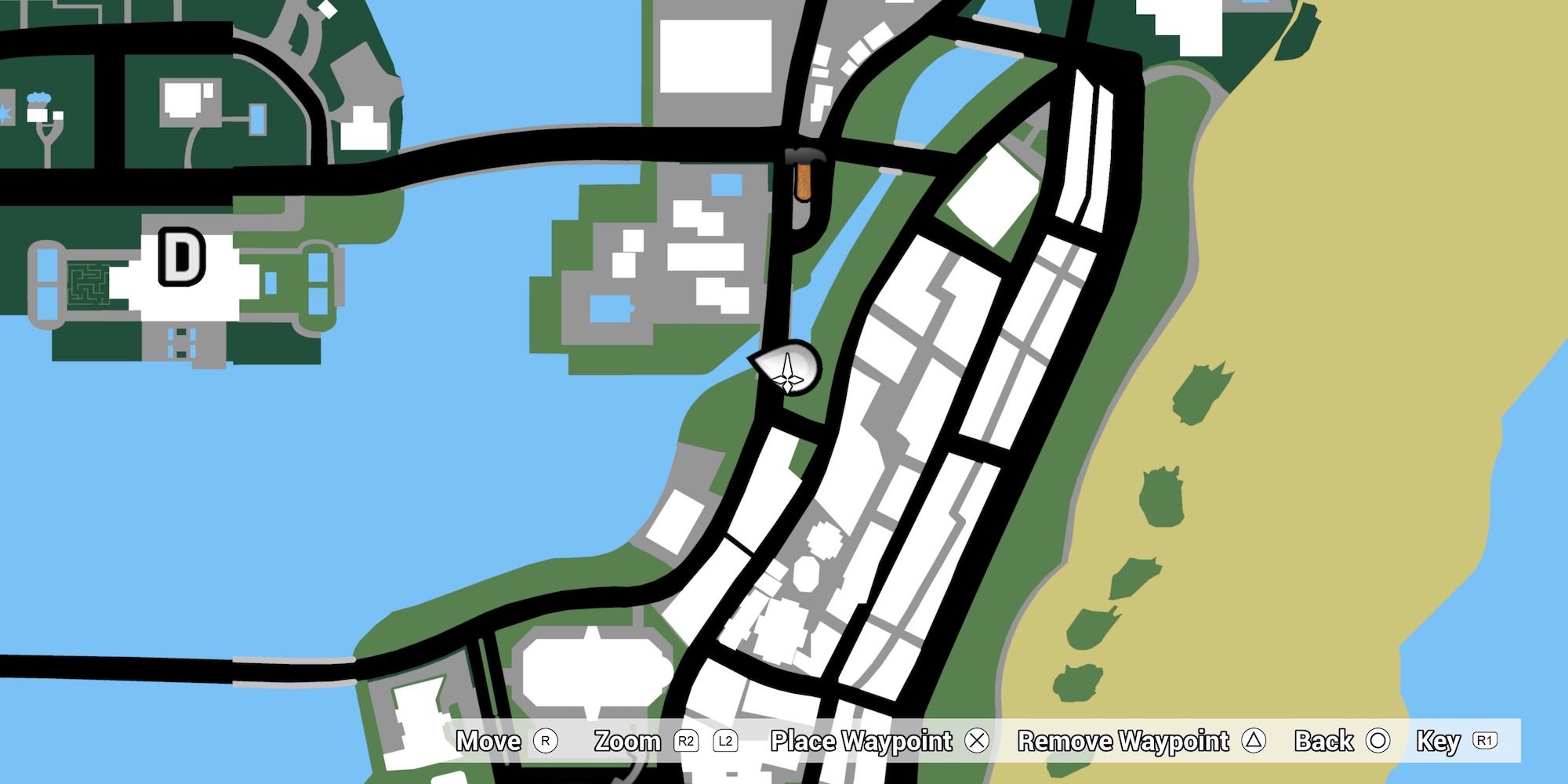Click the L2 button prompt in the control bar
Screen dimensions: 1568x784
tap(725, 741)
